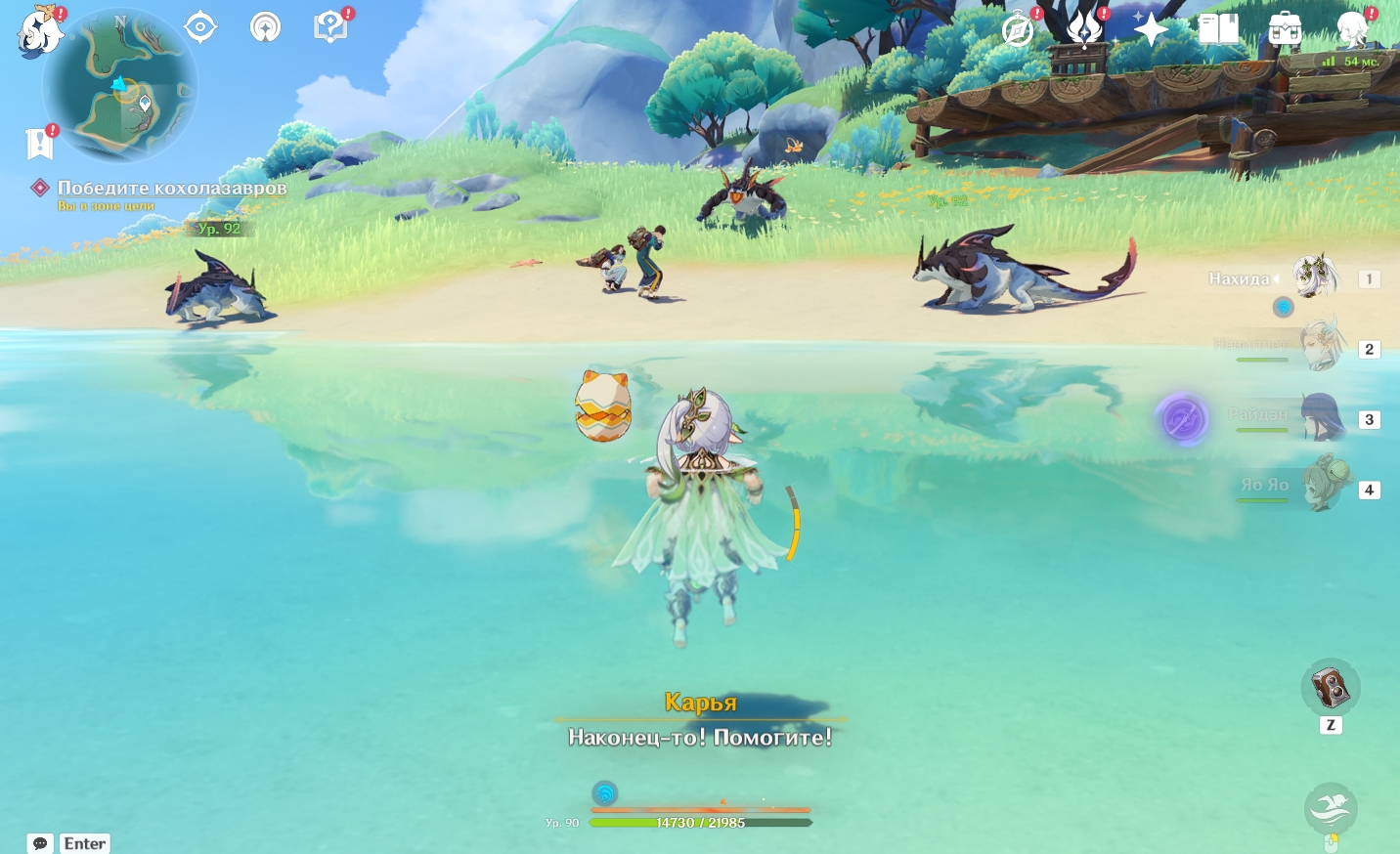Click the round star-beacon icon near the minimap
The height and width of the screenshot is (854, 1400).
tap(265, 26)
